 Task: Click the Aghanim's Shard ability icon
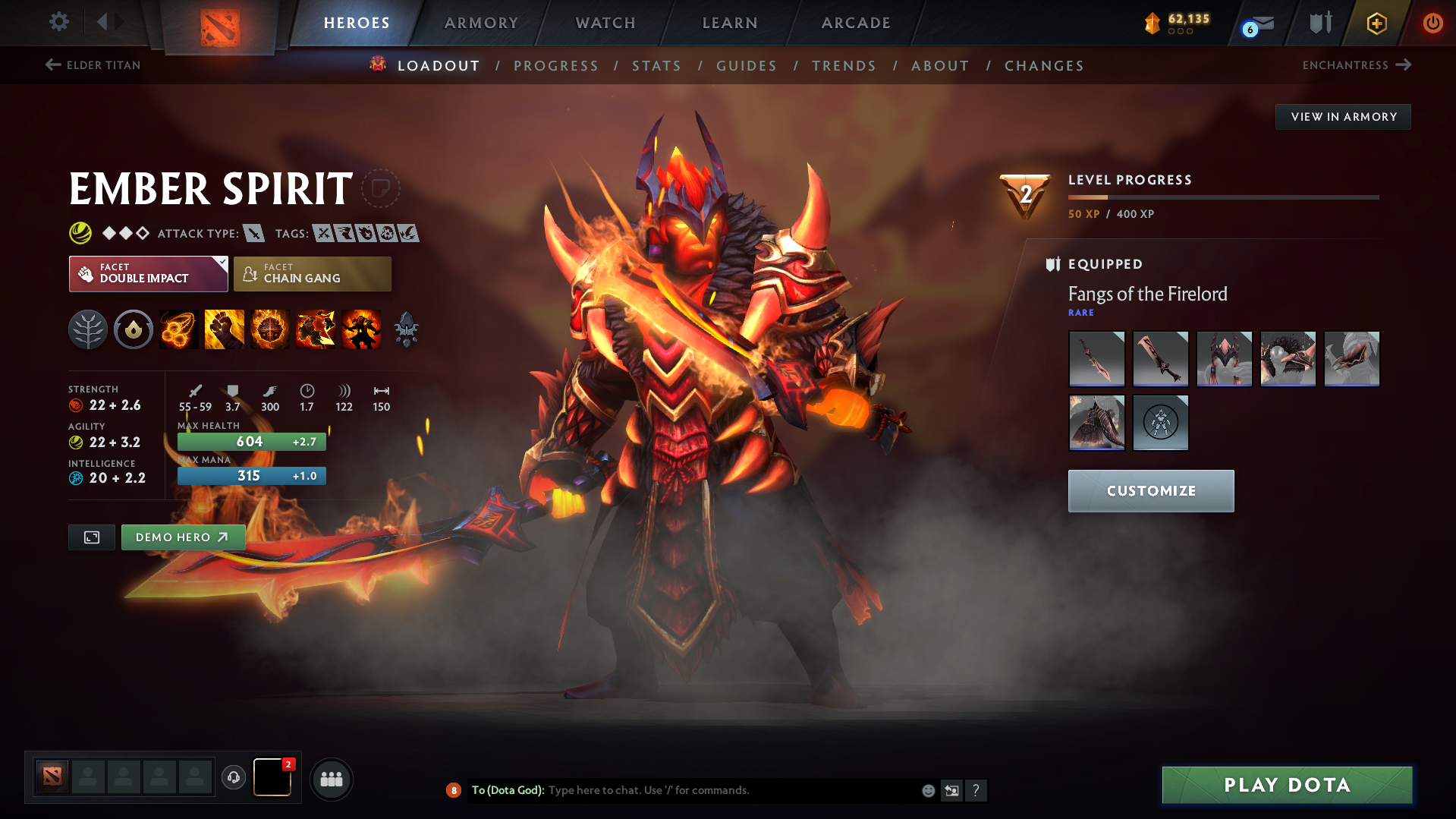(406, 329)
